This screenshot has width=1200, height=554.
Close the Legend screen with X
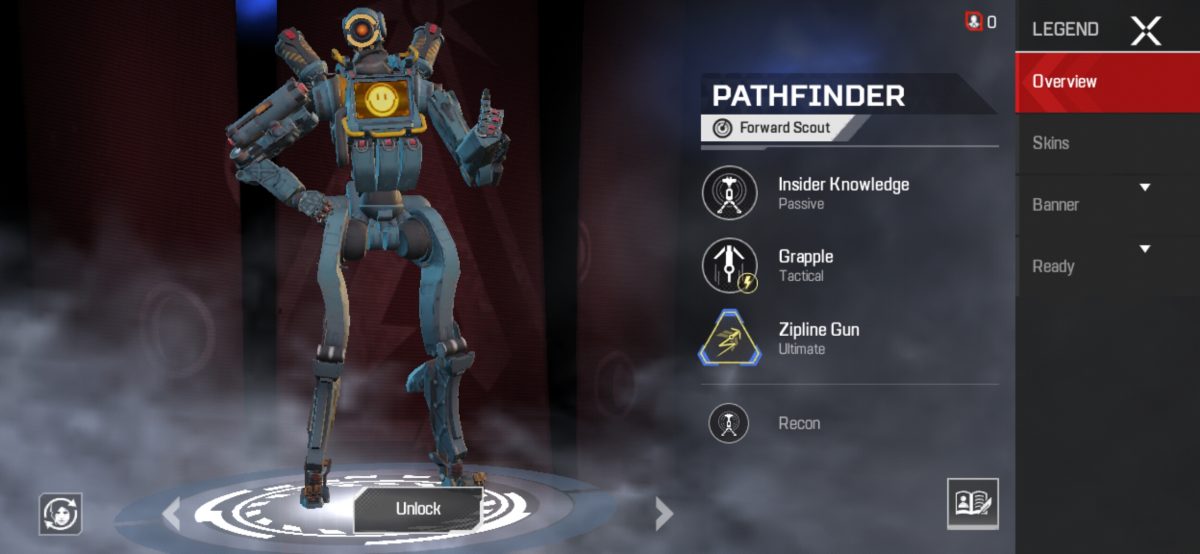point(1145,30)
